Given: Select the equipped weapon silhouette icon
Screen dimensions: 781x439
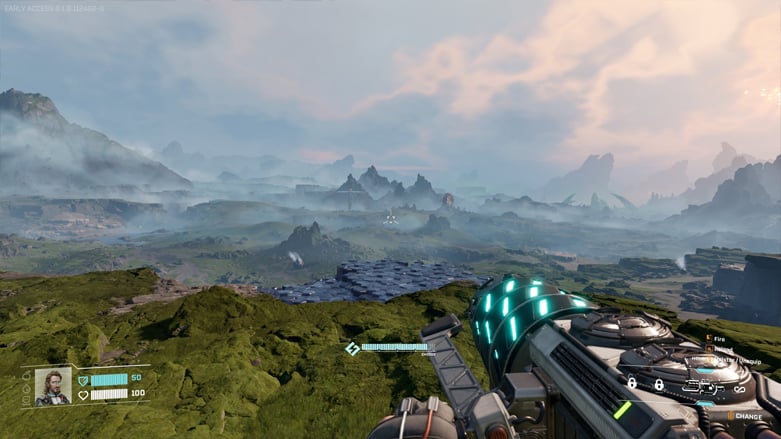Looking at the screenshot, I should point(702,386).
